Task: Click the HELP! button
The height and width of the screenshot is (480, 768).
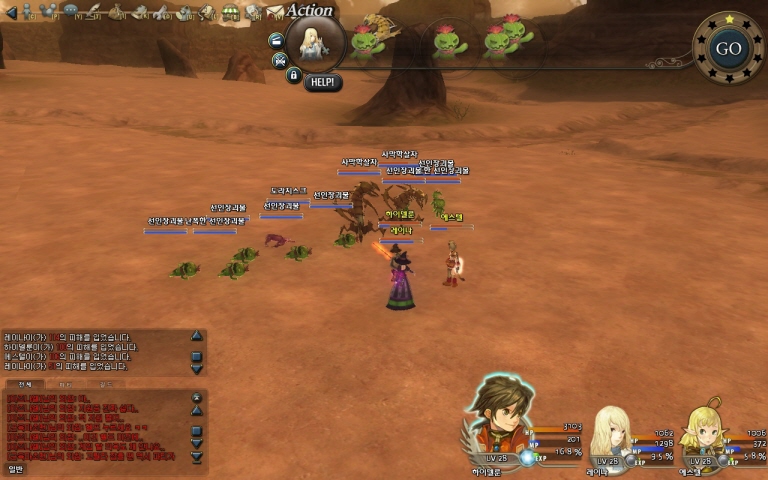Action: (x=322, y=83)
